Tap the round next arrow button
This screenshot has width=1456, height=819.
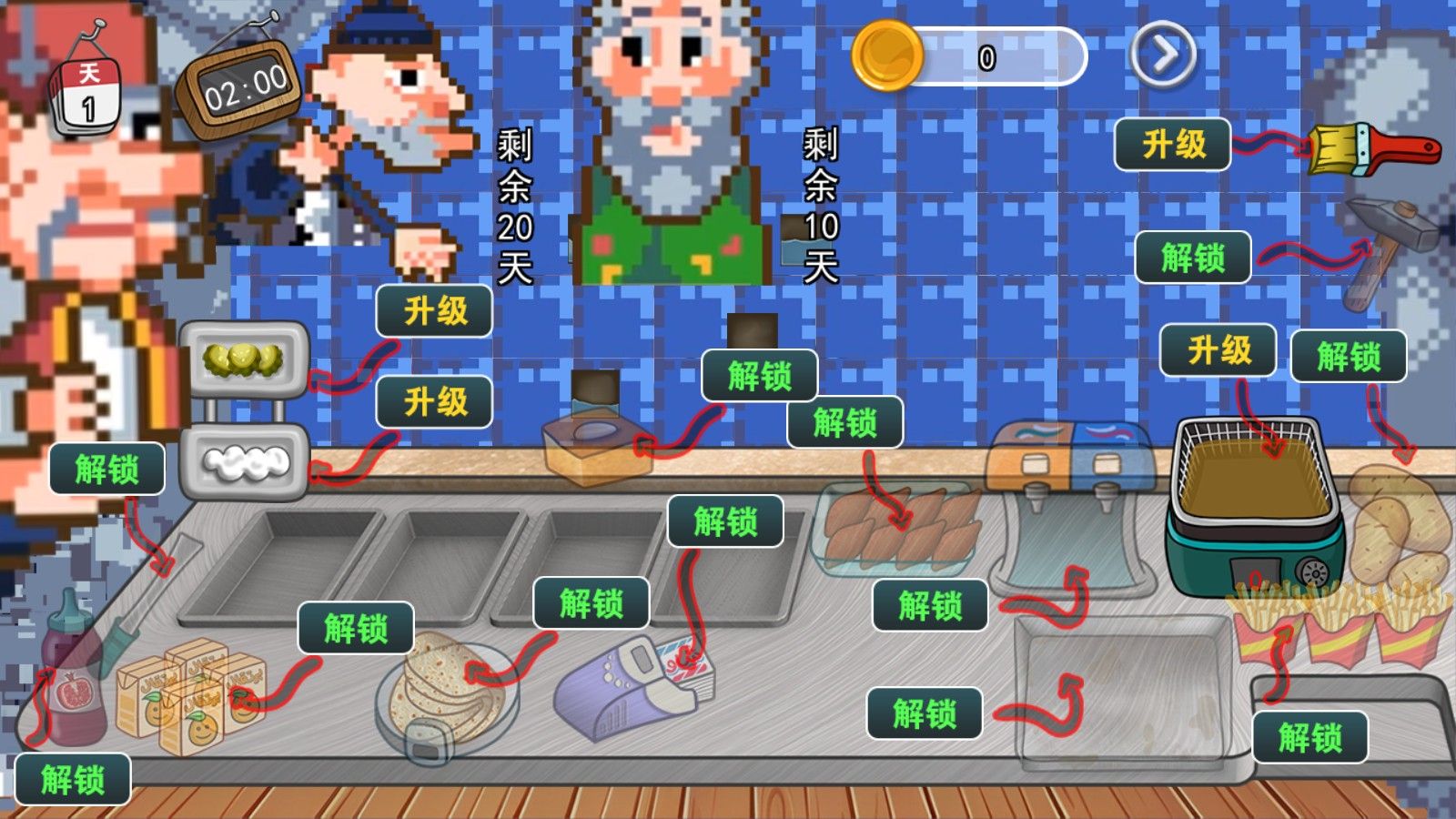(1163, 56)
